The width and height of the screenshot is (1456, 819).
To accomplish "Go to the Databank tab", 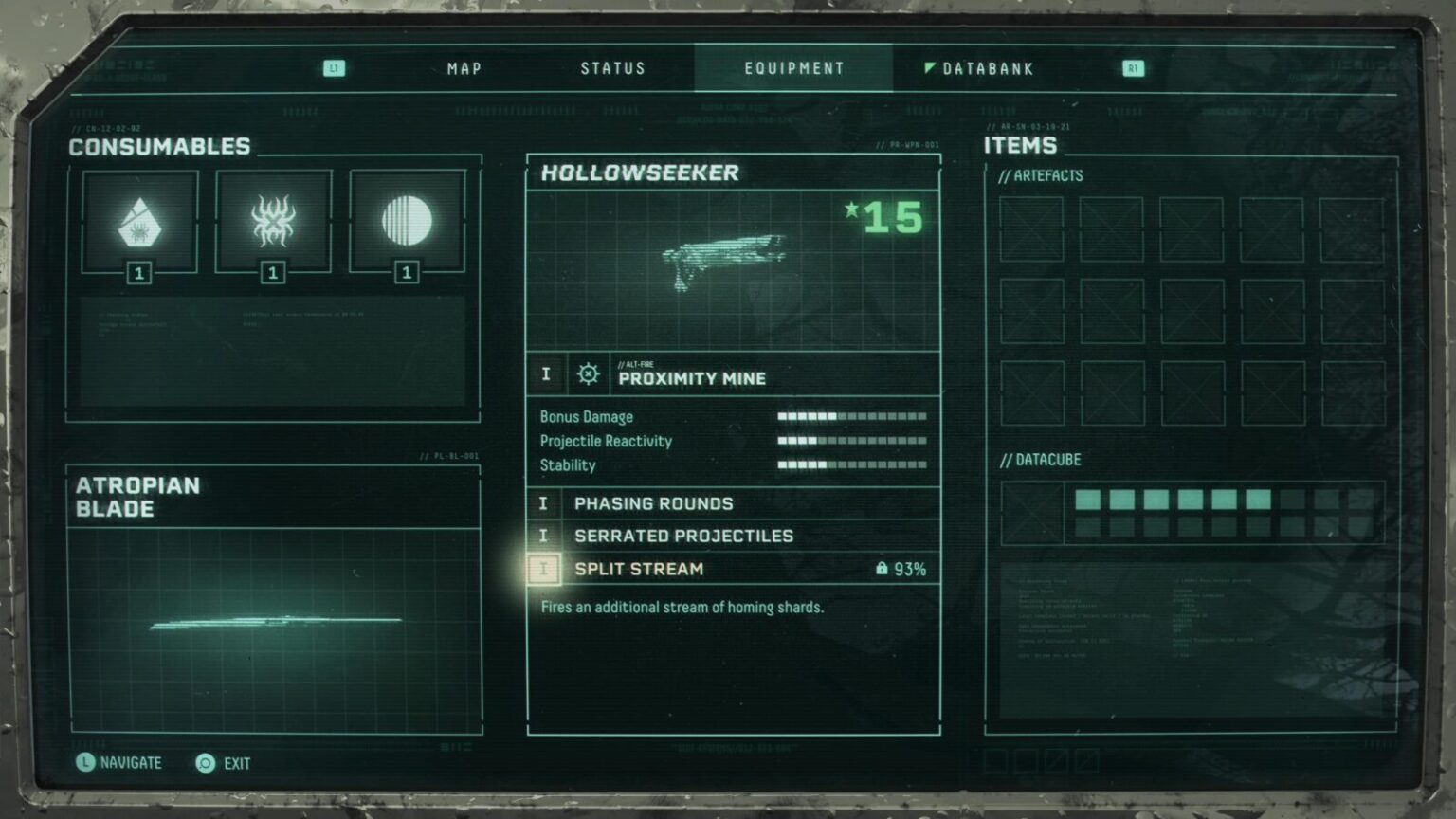I will [987, 68].
